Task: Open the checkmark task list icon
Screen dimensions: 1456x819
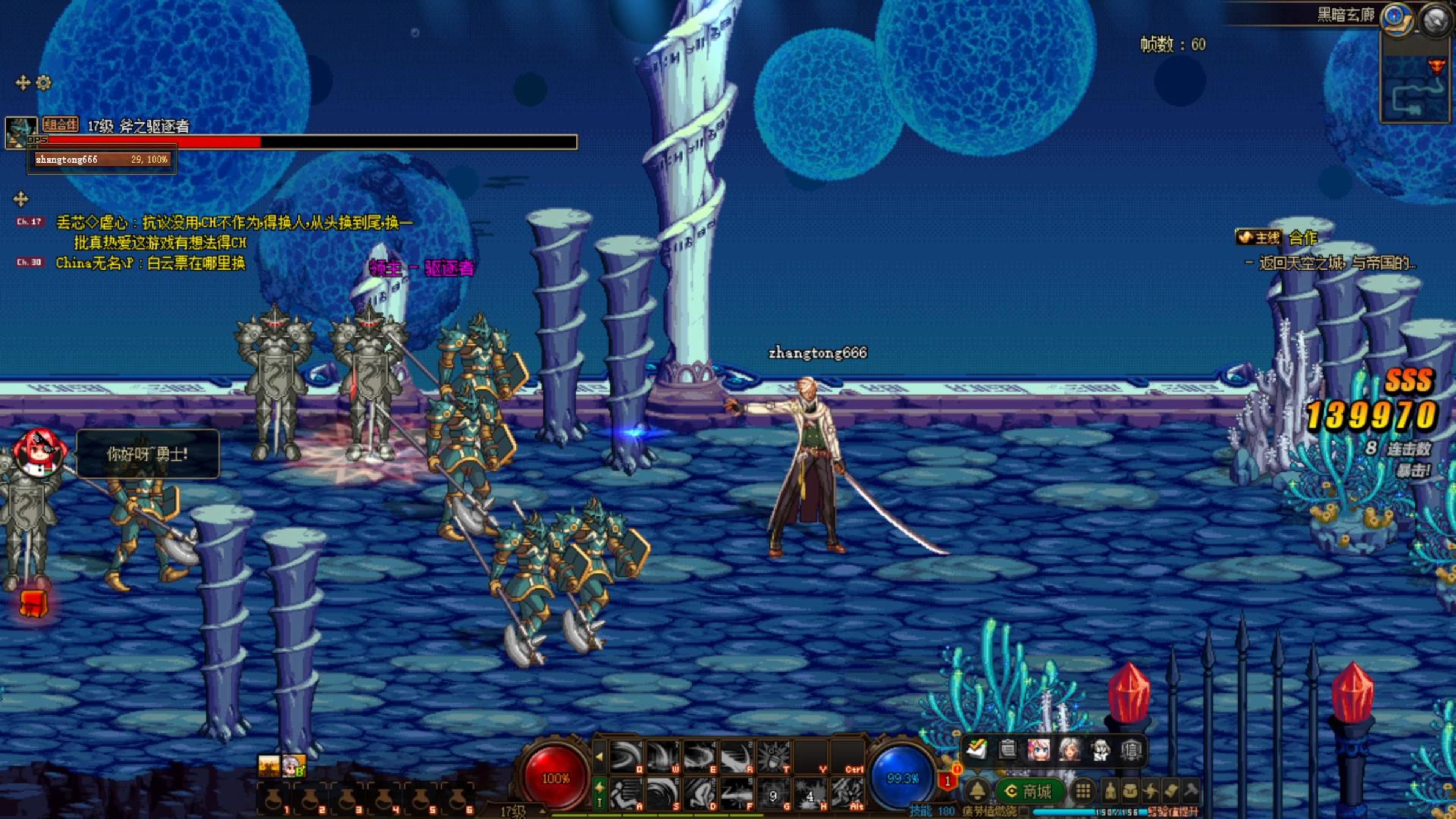Action: click(977, 749)
